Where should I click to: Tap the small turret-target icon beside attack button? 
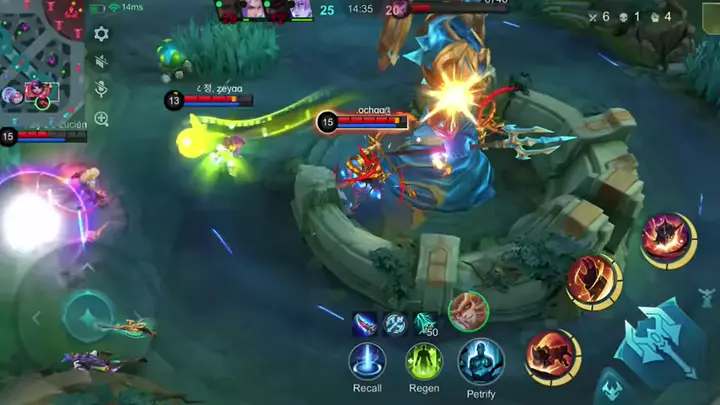click(707, 299)
